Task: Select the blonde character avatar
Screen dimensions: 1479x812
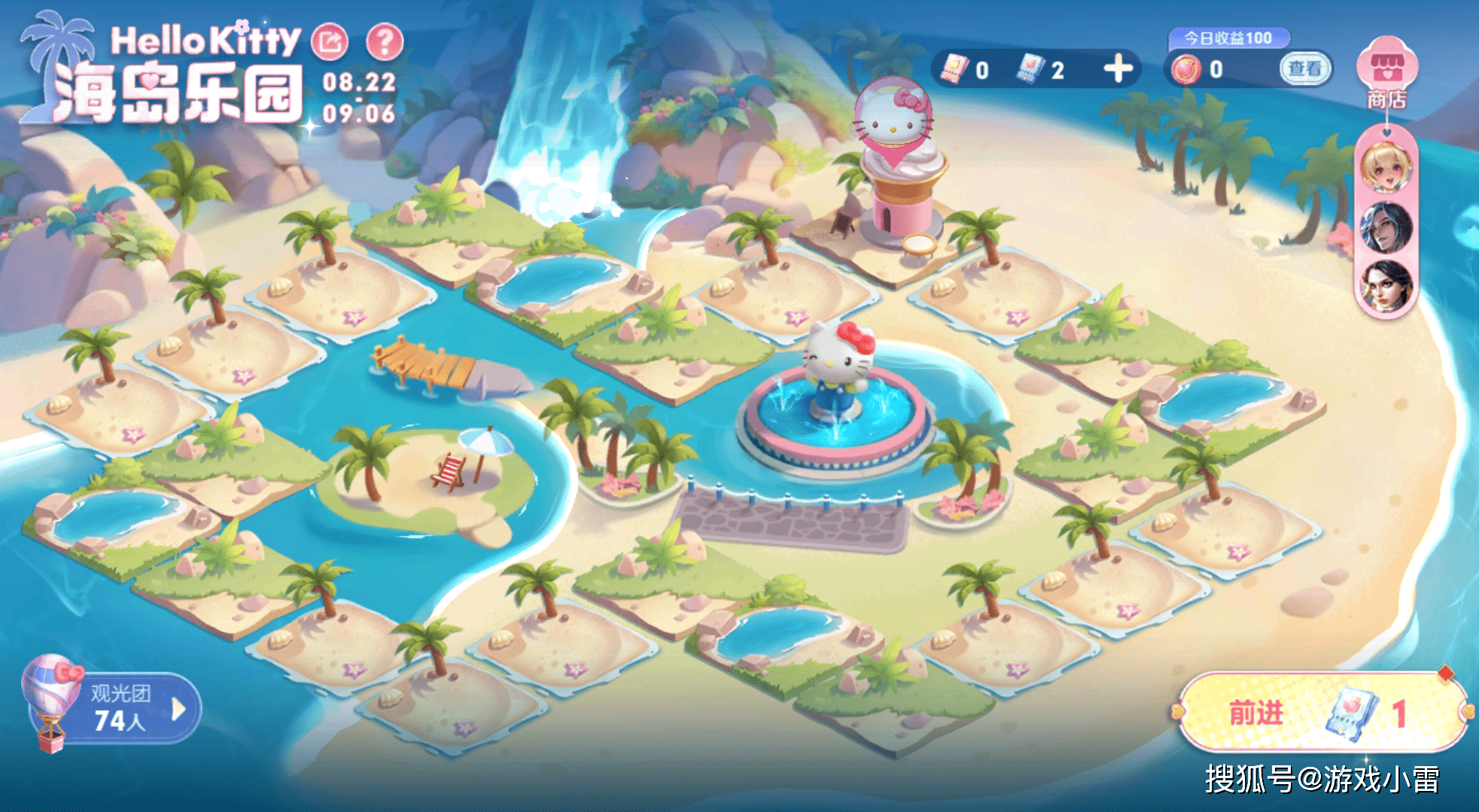Action: (1386, 169)
